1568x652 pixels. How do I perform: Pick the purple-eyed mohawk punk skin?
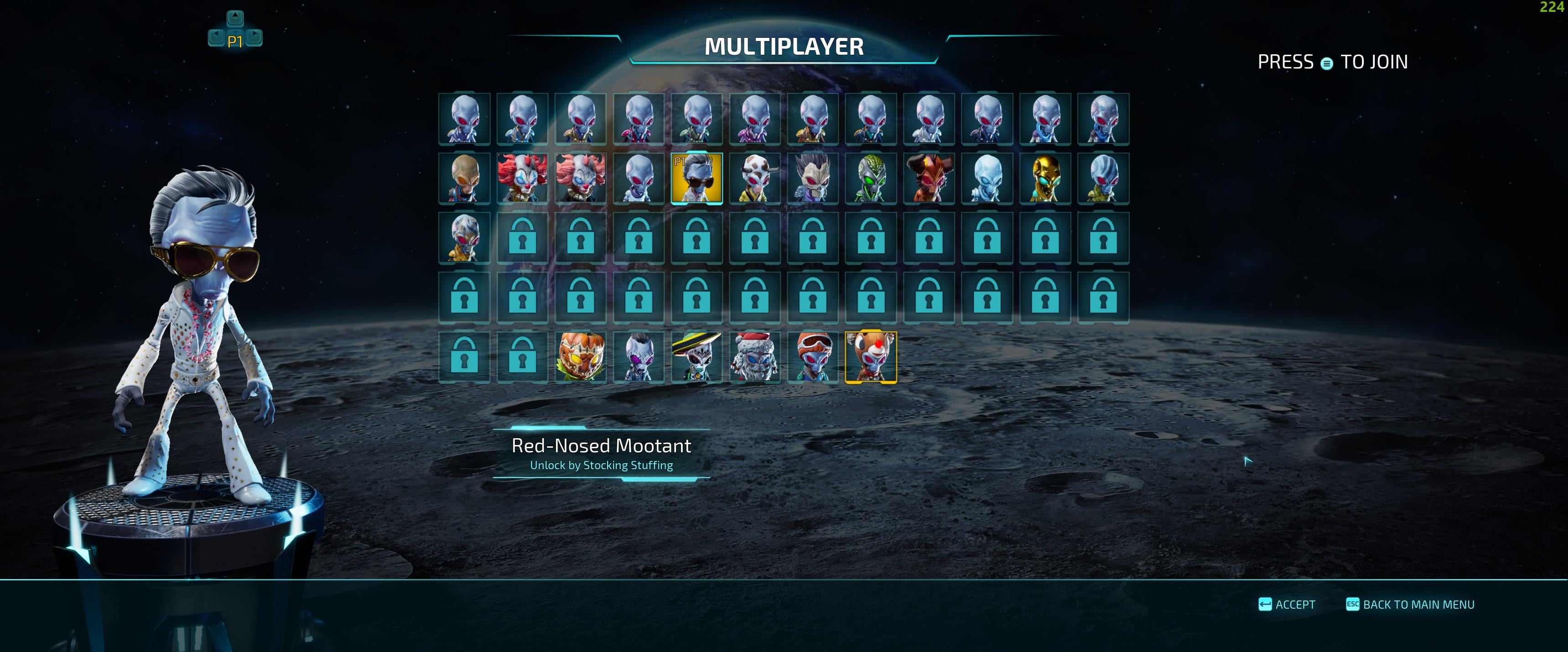[639, 357]
